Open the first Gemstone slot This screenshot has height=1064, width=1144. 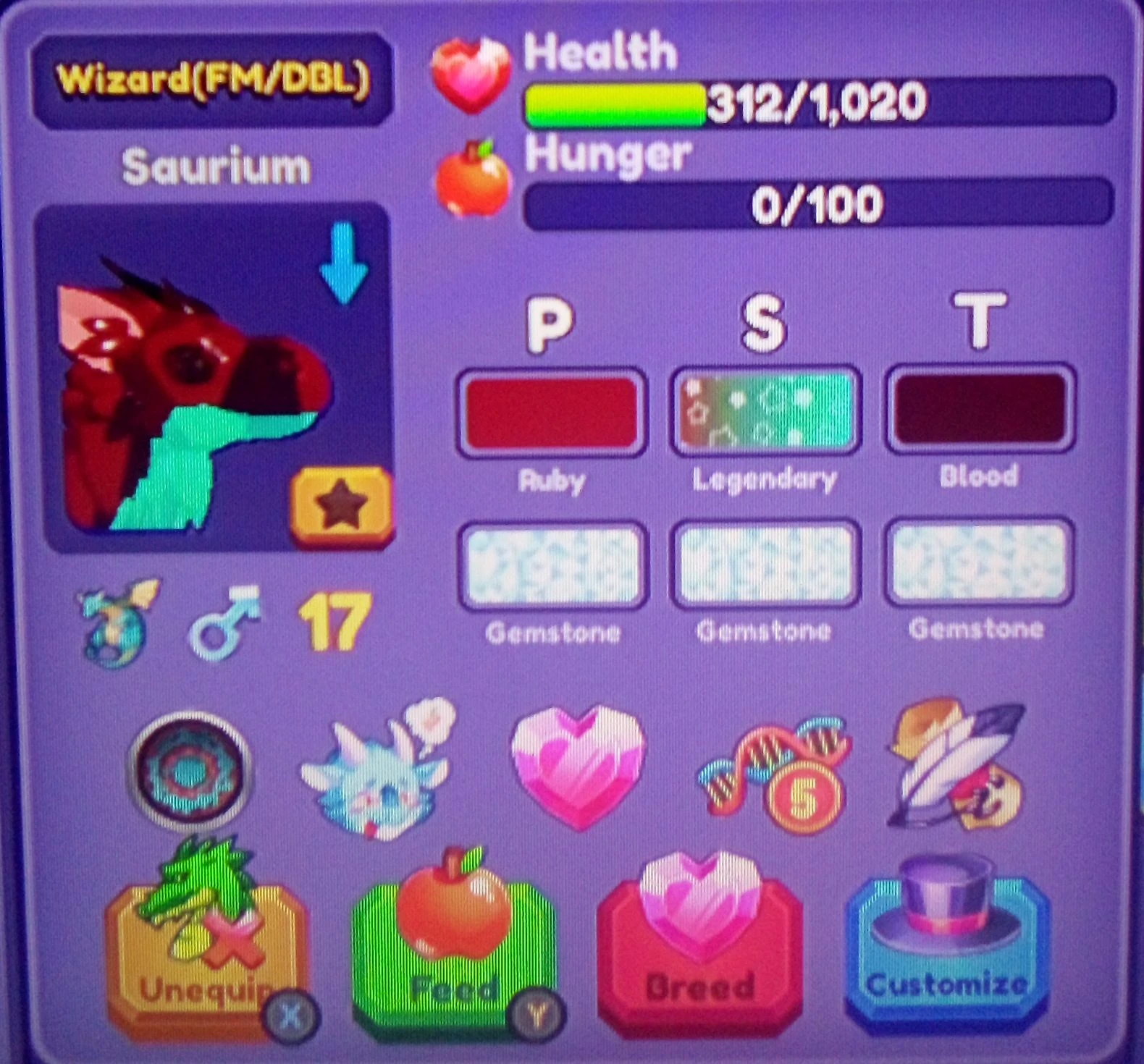[x=552, y=565]
